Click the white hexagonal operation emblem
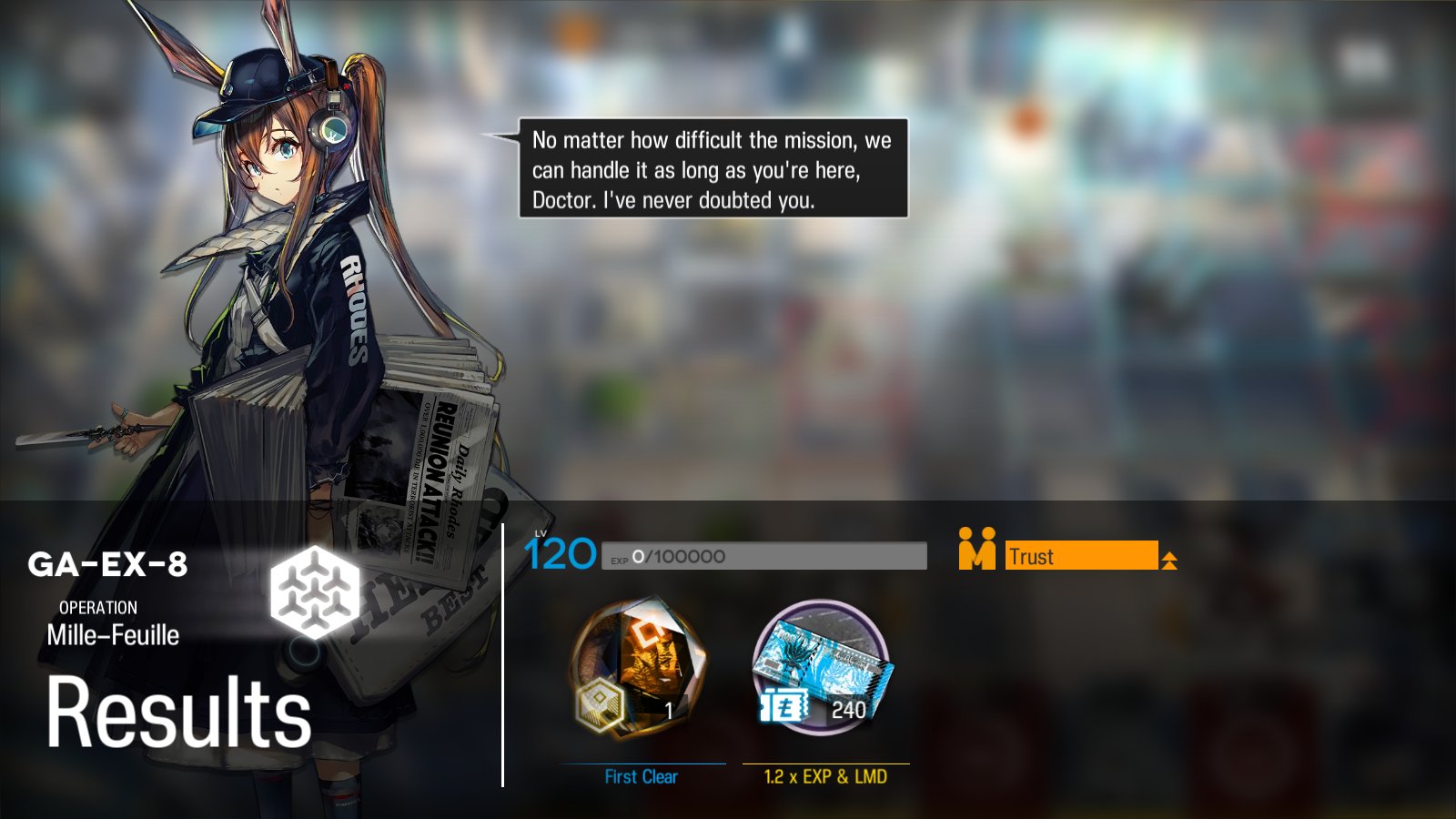The image size is (1456, 819). pyautogui.click(x=316, y=591)
